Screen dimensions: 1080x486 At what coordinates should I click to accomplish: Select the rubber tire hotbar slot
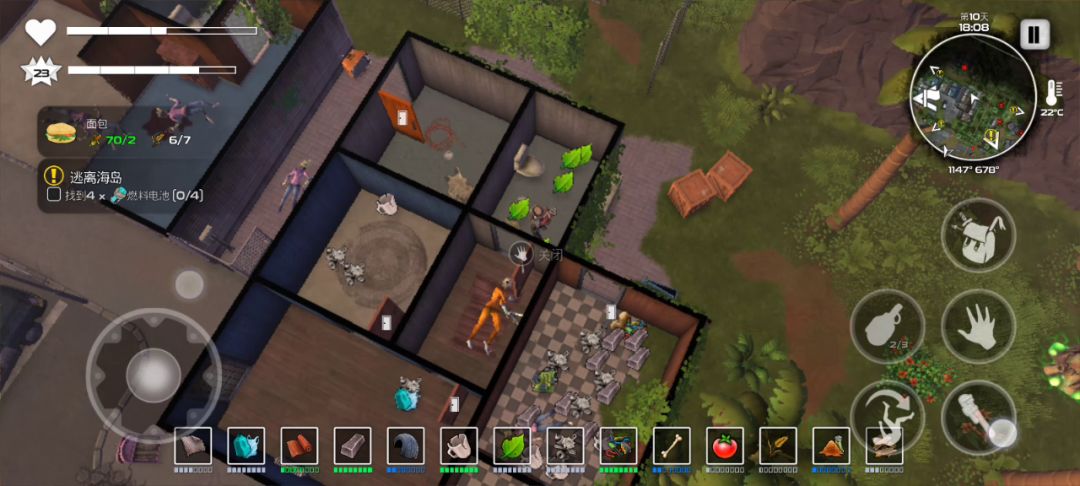tap(406, 446)
